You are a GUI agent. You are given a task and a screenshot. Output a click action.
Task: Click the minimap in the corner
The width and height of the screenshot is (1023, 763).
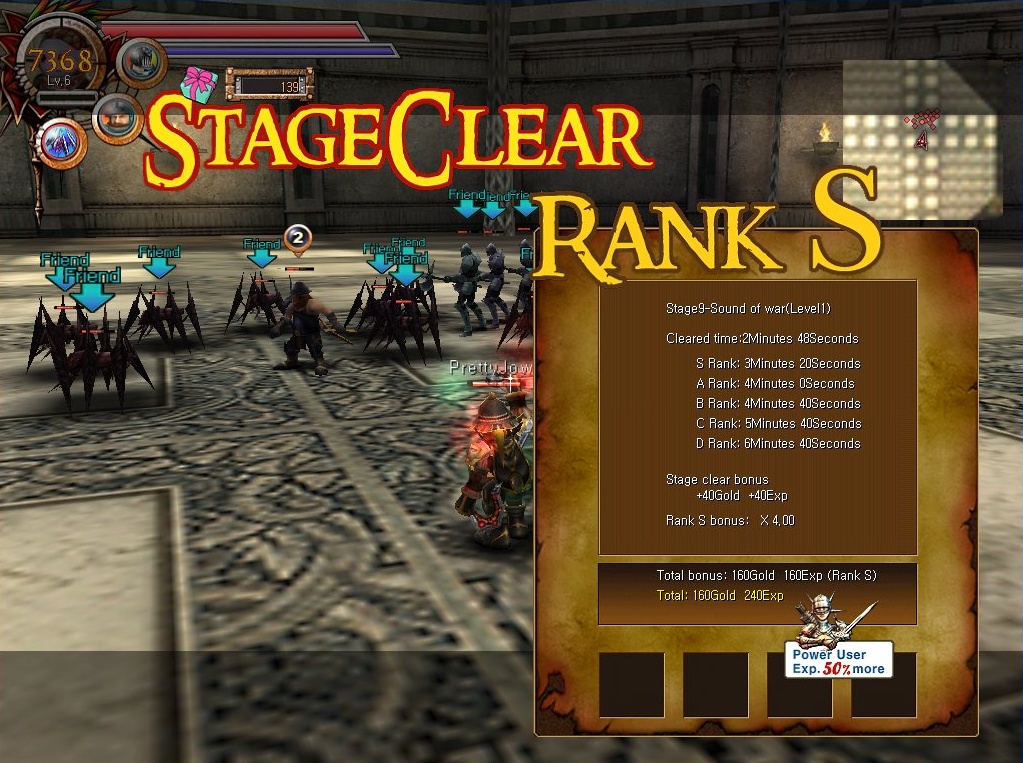[x=922, y=138]
